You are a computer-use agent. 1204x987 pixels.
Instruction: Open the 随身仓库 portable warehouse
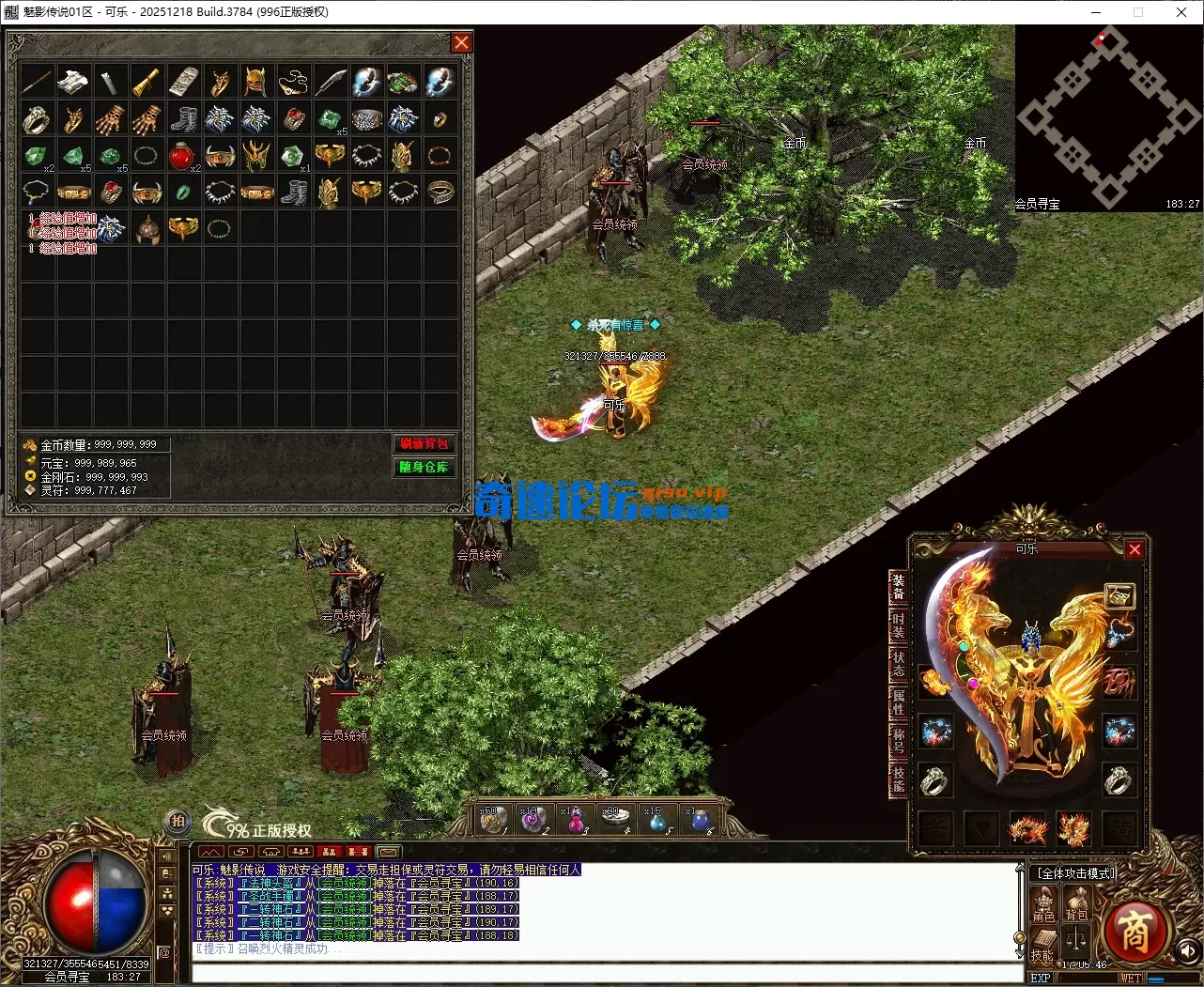click(424, 467)
